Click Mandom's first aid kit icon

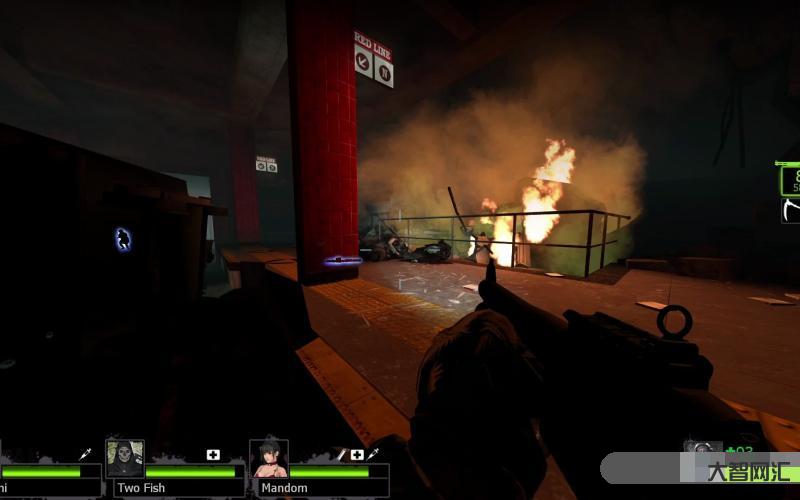point(357,455)
